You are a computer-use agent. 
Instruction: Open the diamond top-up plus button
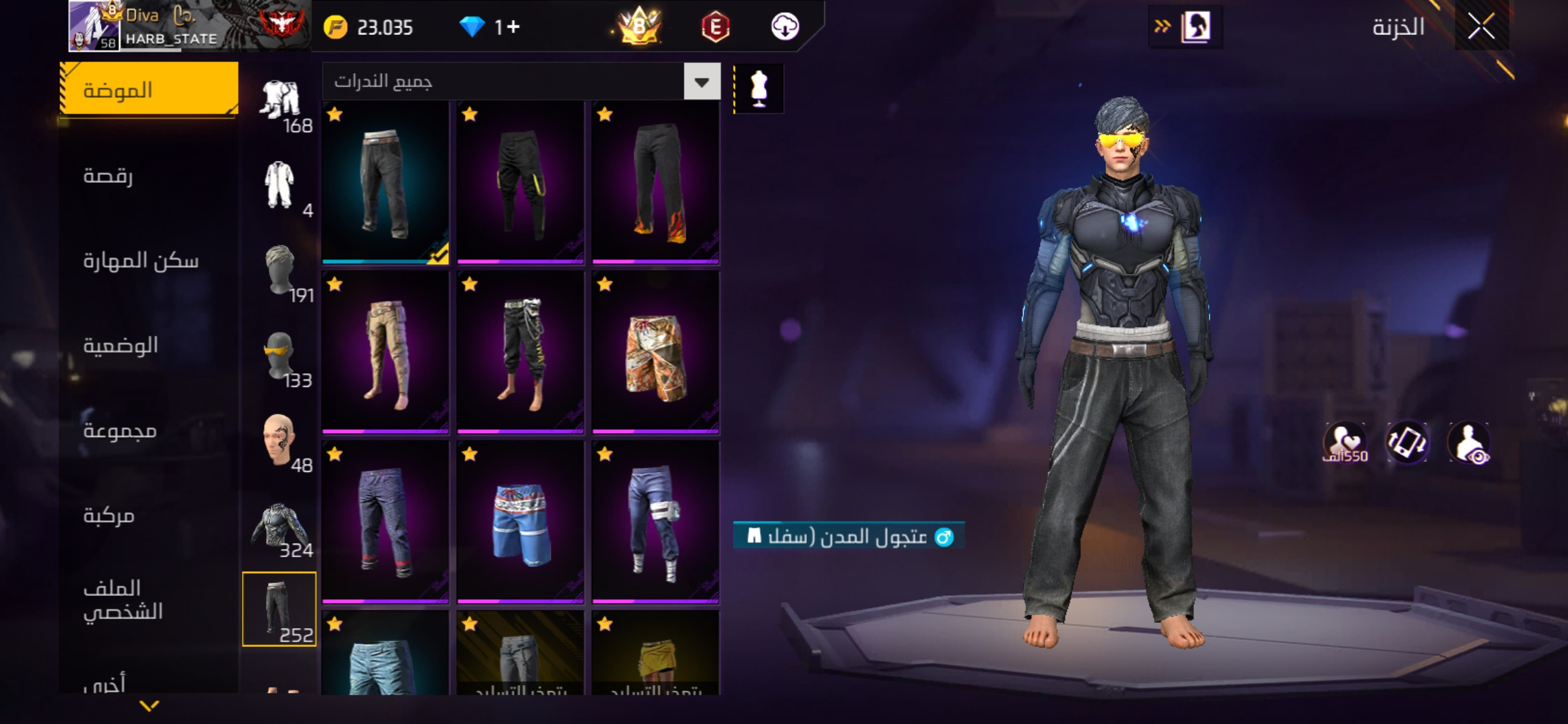513,27
